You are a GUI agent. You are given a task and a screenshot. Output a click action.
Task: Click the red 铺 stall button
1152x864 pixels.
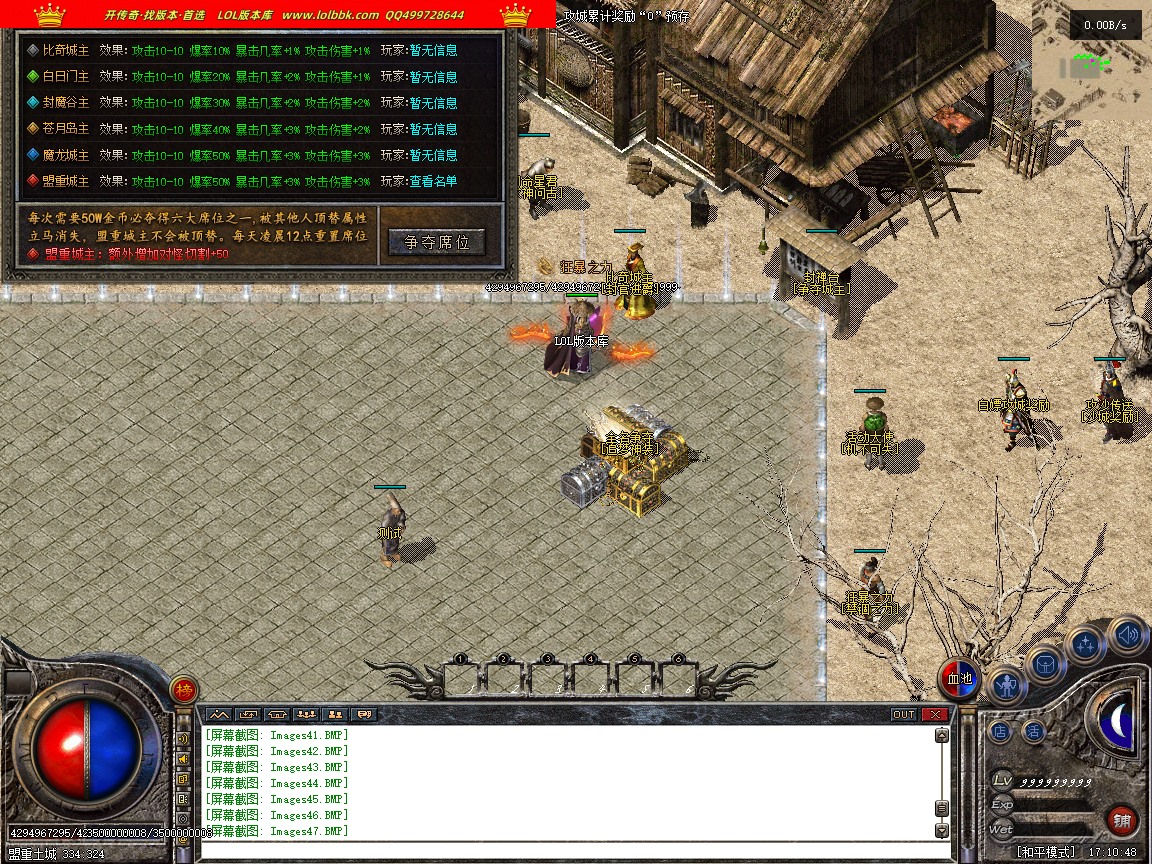[1123, 821]
